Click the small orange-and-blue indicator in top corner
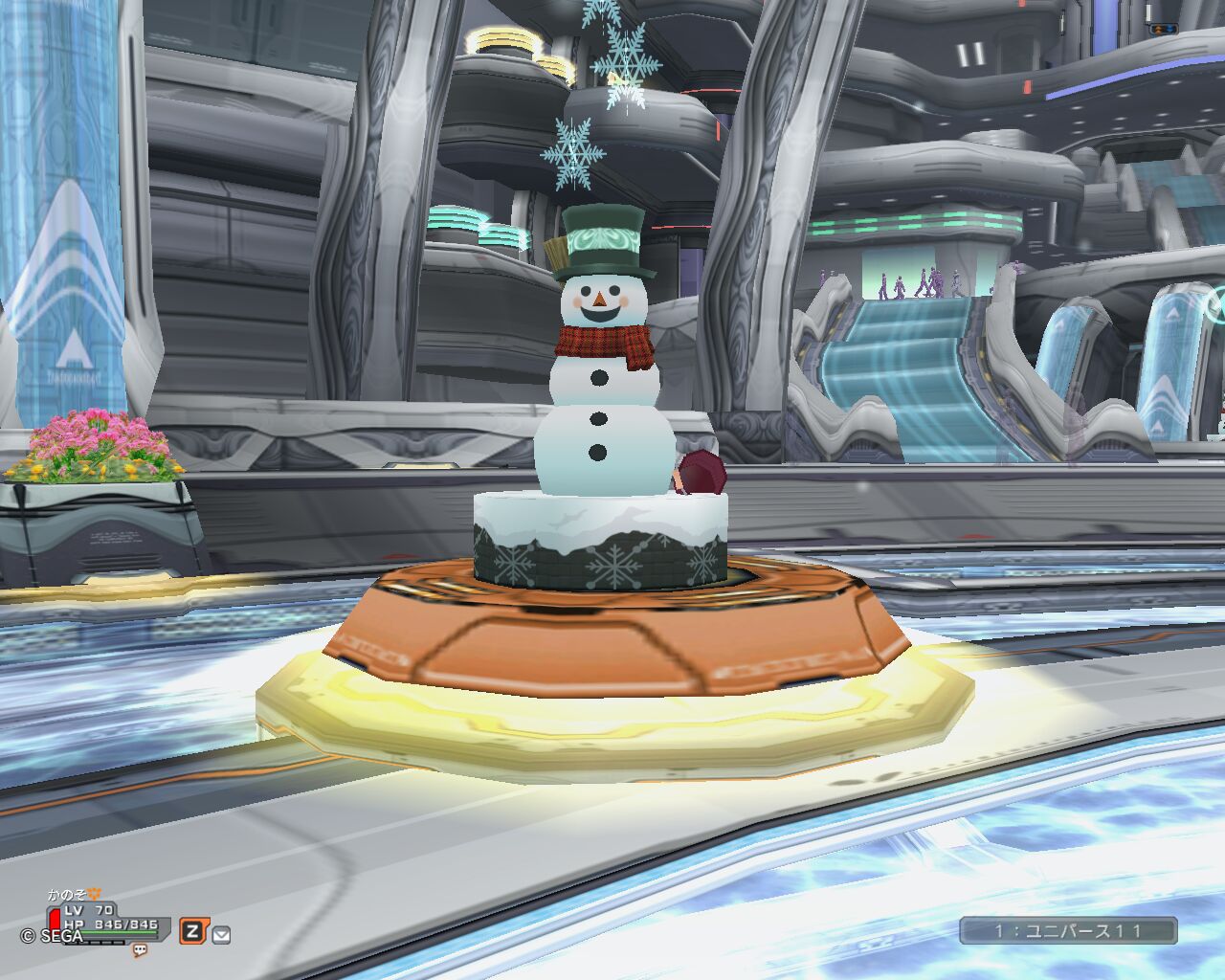 point(1165,30)
